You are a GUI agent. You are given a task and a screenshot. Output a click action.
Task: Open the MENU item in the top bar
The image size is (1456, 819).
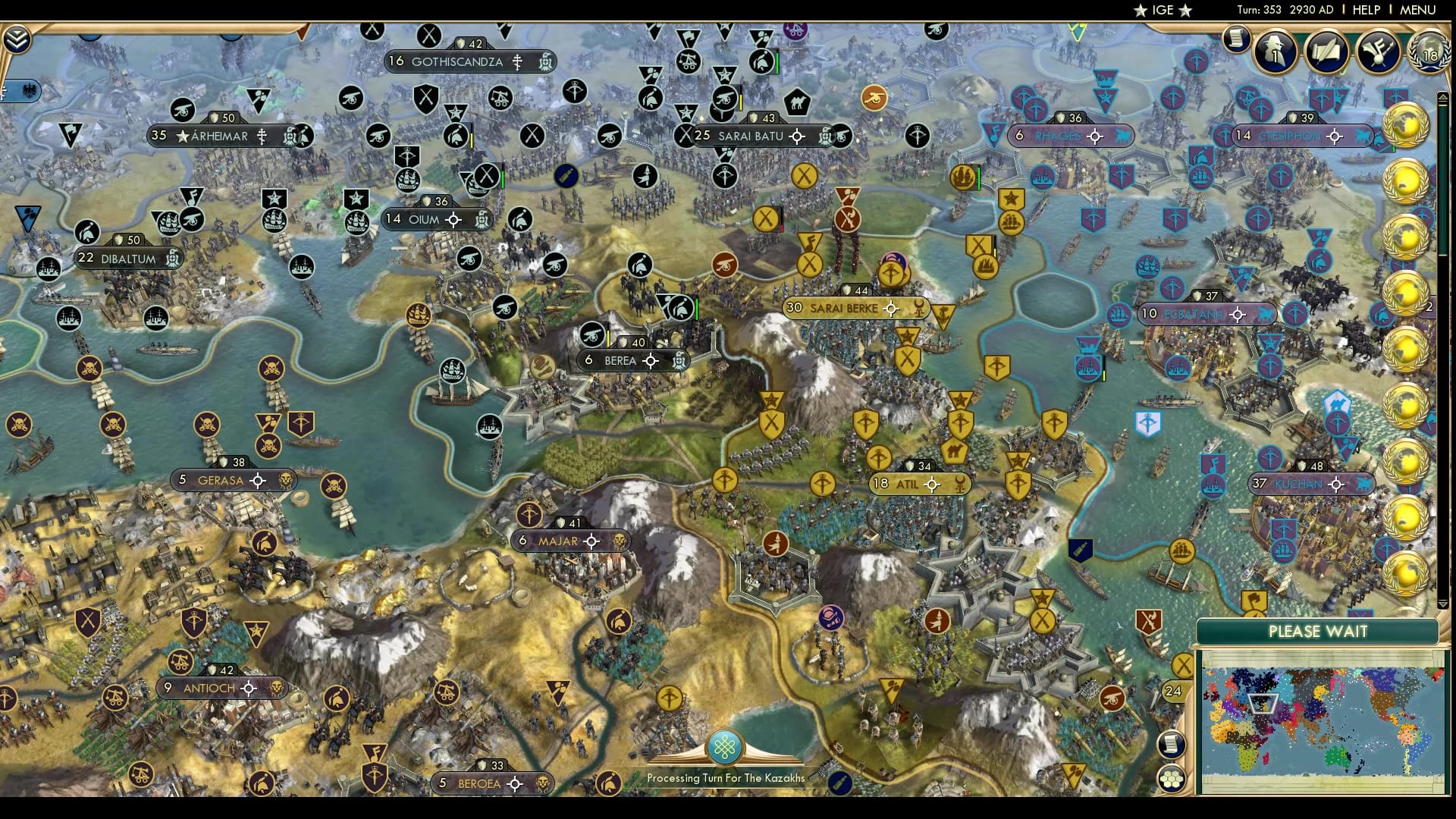pos(1420,10)
